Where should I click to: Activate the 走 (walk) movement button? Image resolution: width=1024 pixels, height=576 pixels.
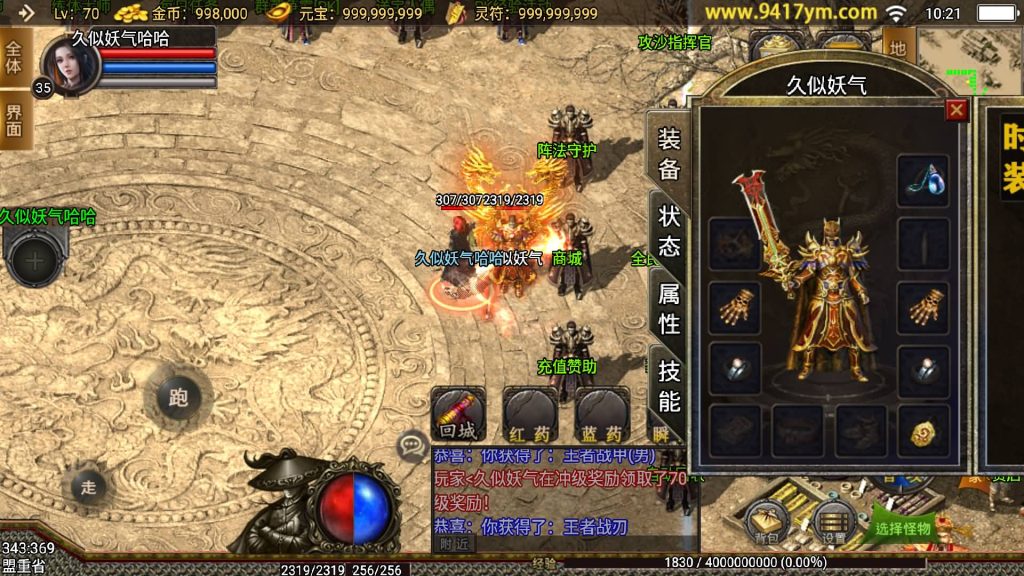coord(89,487)
